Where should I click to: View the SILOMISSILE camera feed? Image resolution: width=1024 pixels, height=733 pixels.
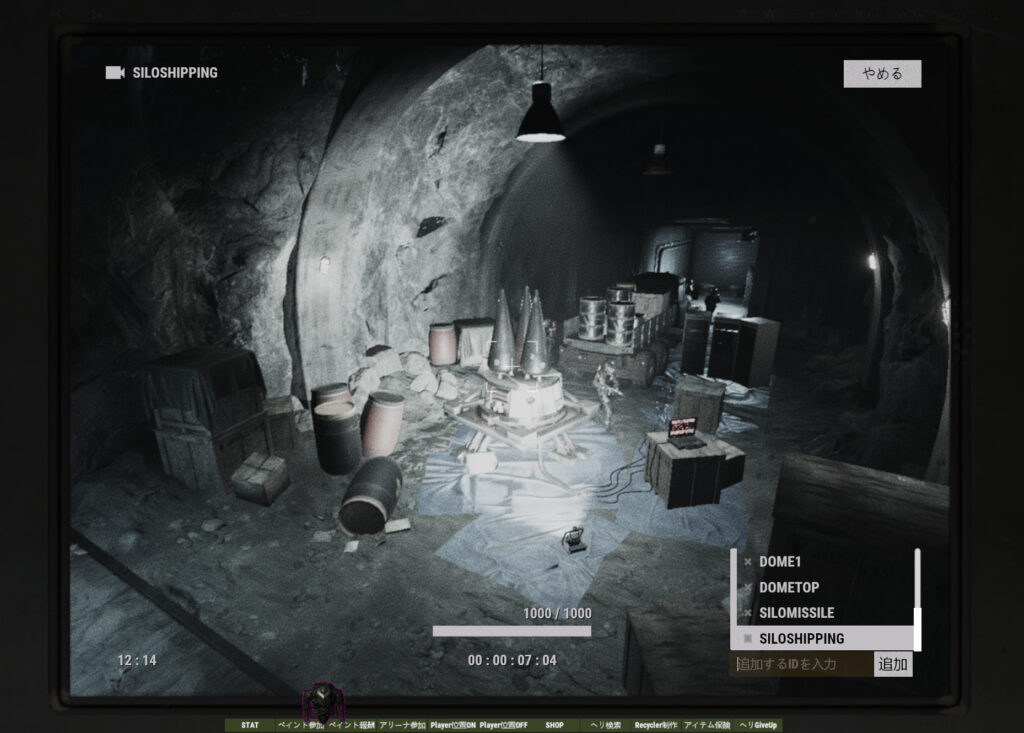pos(796,613)
